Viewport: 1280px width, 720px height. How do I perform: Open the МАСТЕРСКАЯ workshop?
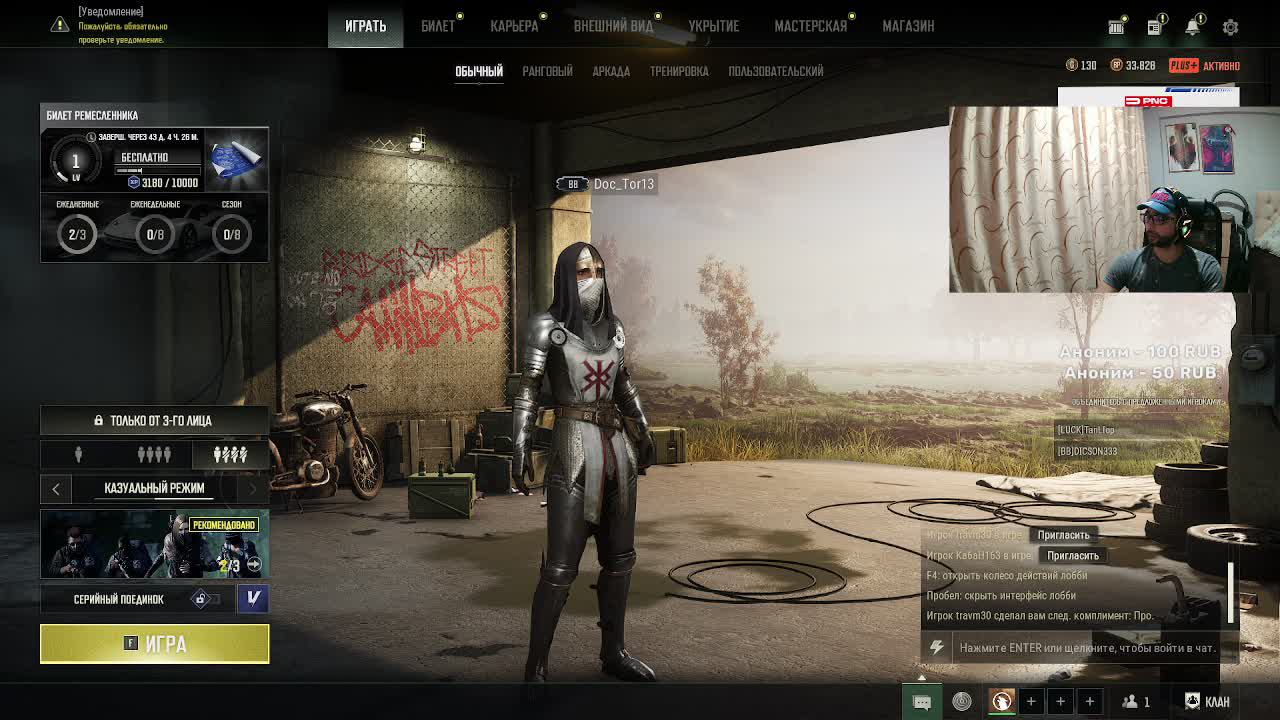[x=810, y=26]
